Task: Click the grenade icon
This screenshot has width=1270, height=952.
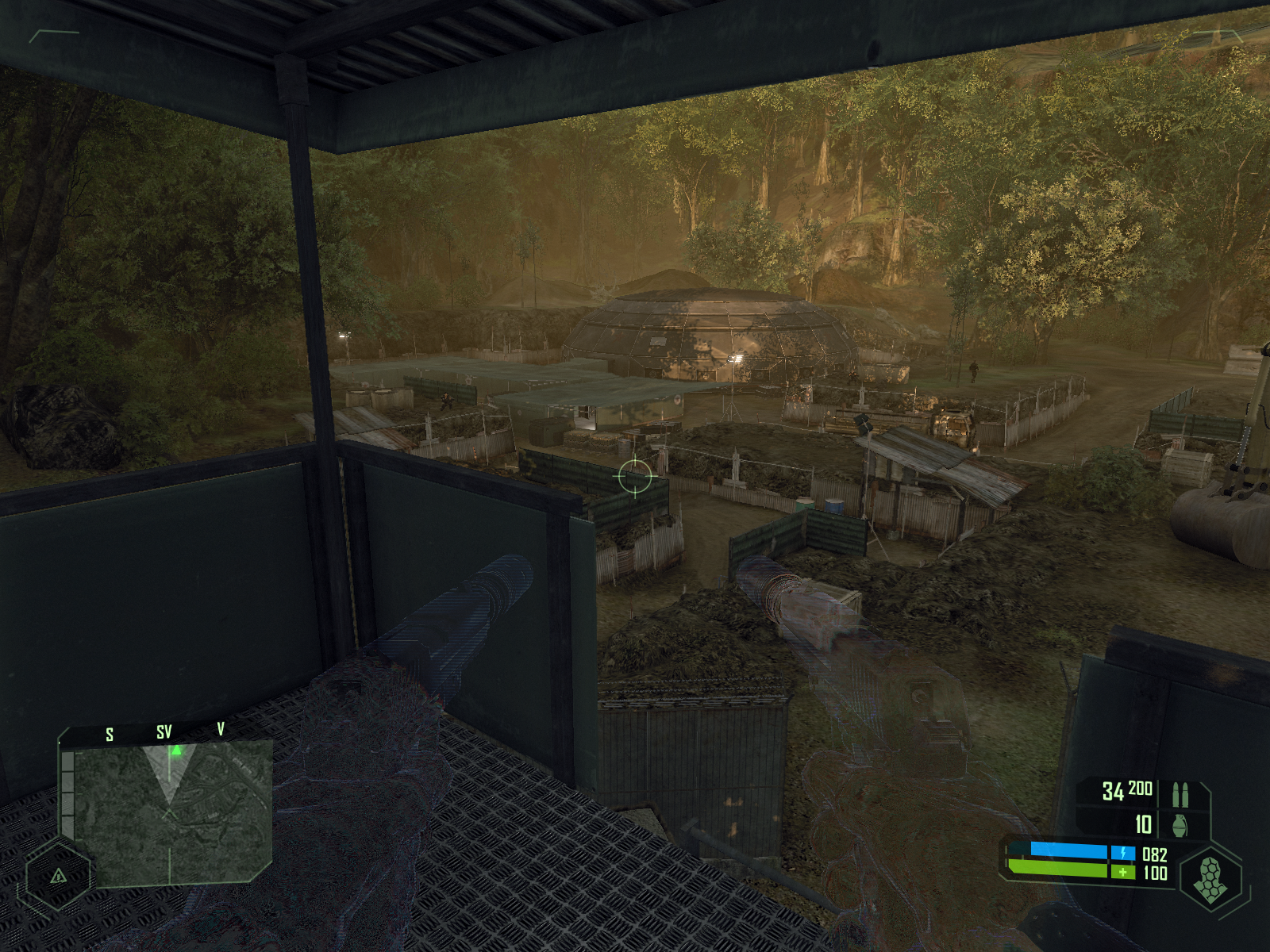Action: pos(1180,825)
